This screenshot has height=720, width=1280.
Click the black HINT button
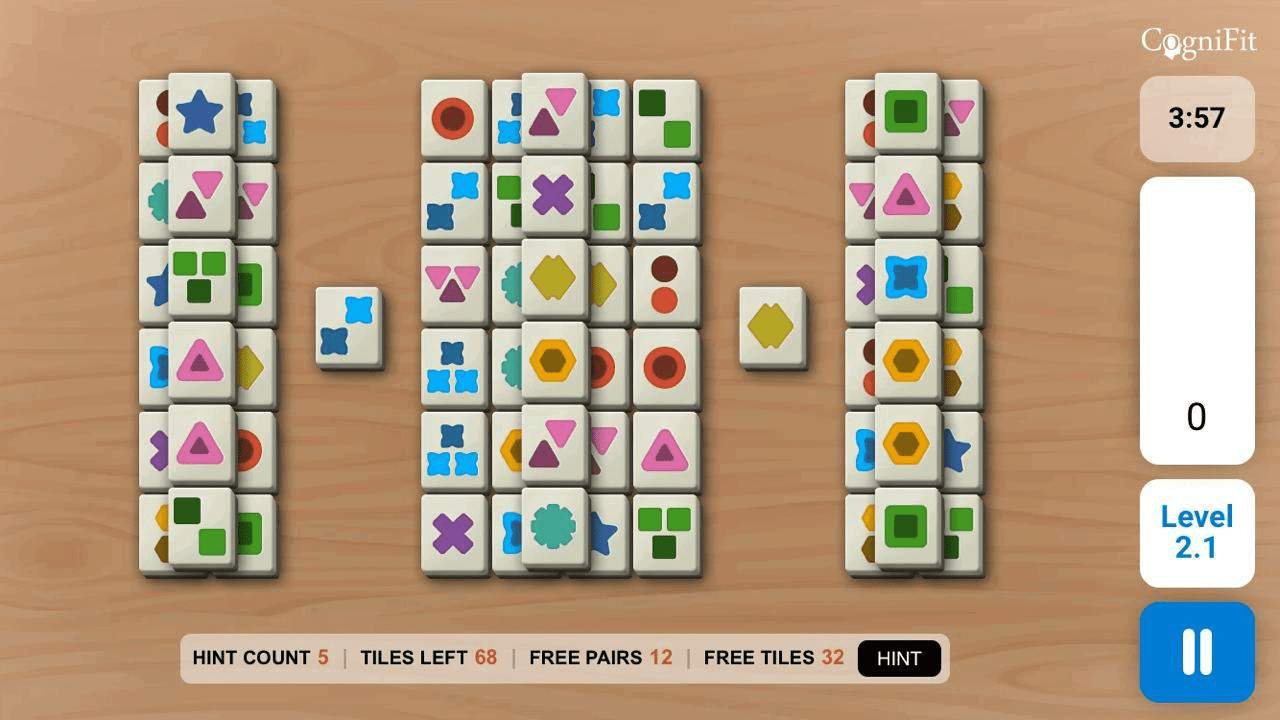pos(899,658)
